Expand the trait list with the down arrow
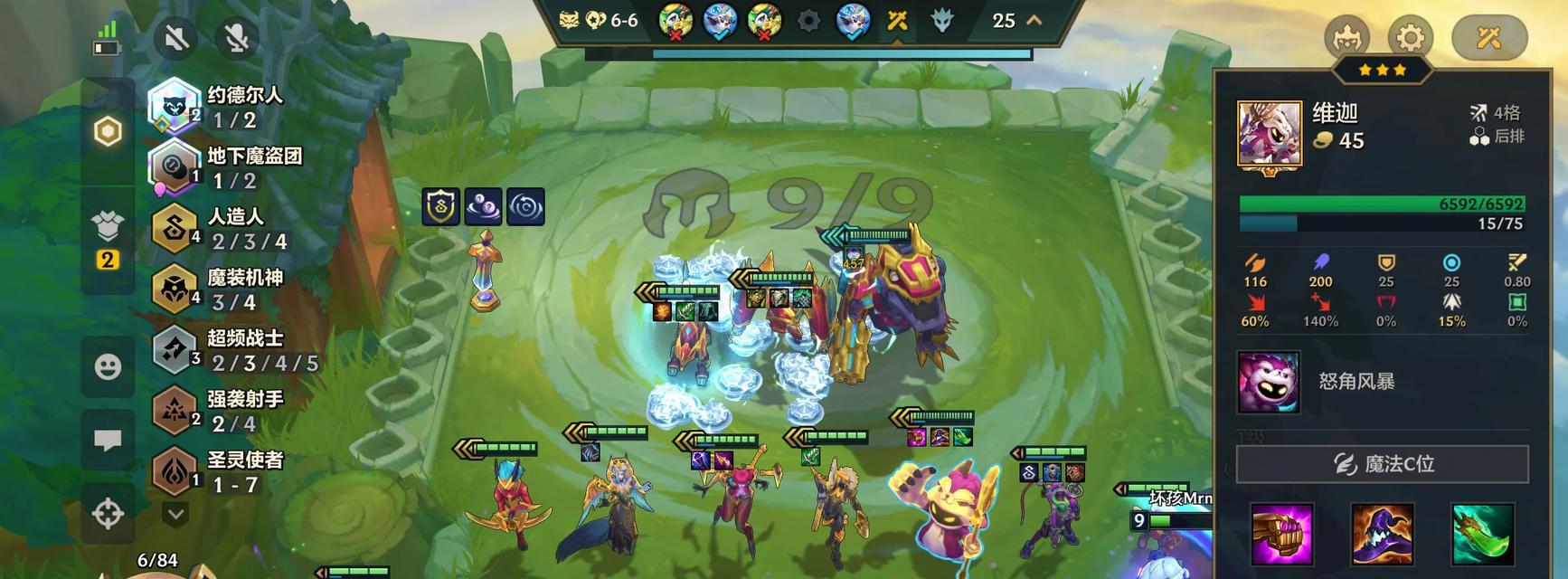 tap(175, 514)
